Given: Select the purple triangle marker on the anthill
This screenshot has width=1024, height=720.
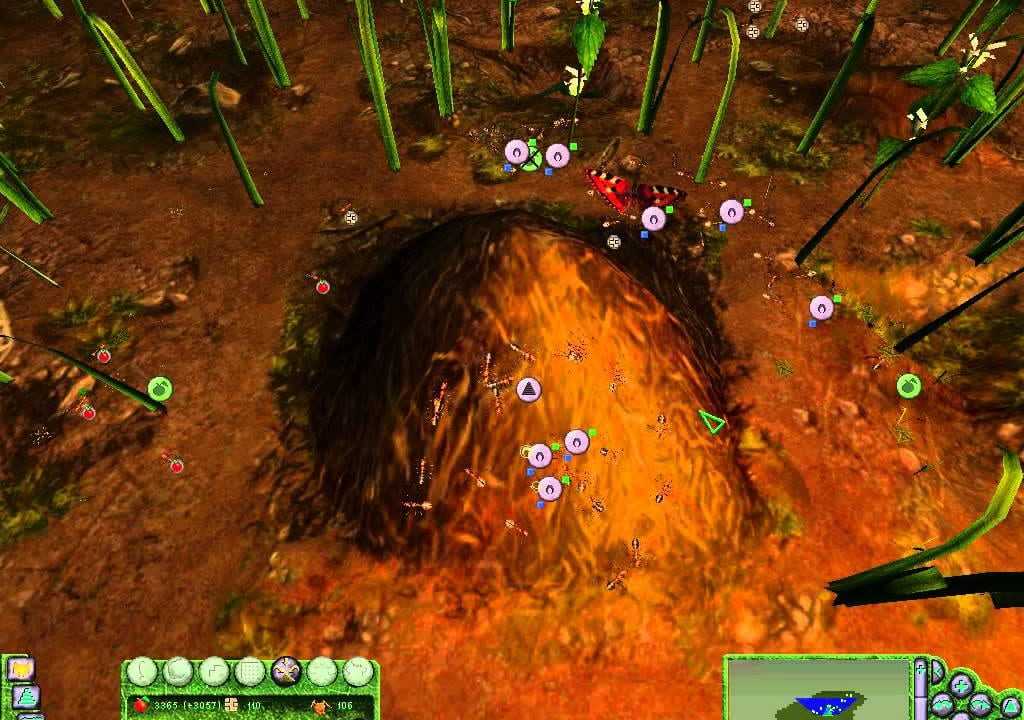Looking at the screenshot, I should 529,389.
